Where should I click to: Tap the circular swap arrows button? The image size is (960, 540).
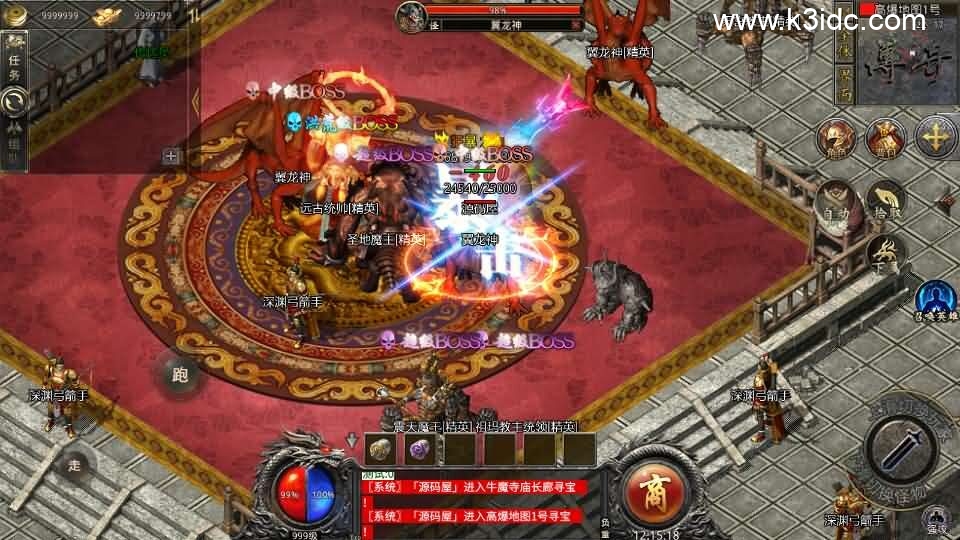pyautogui.click(x=14, y=100)
